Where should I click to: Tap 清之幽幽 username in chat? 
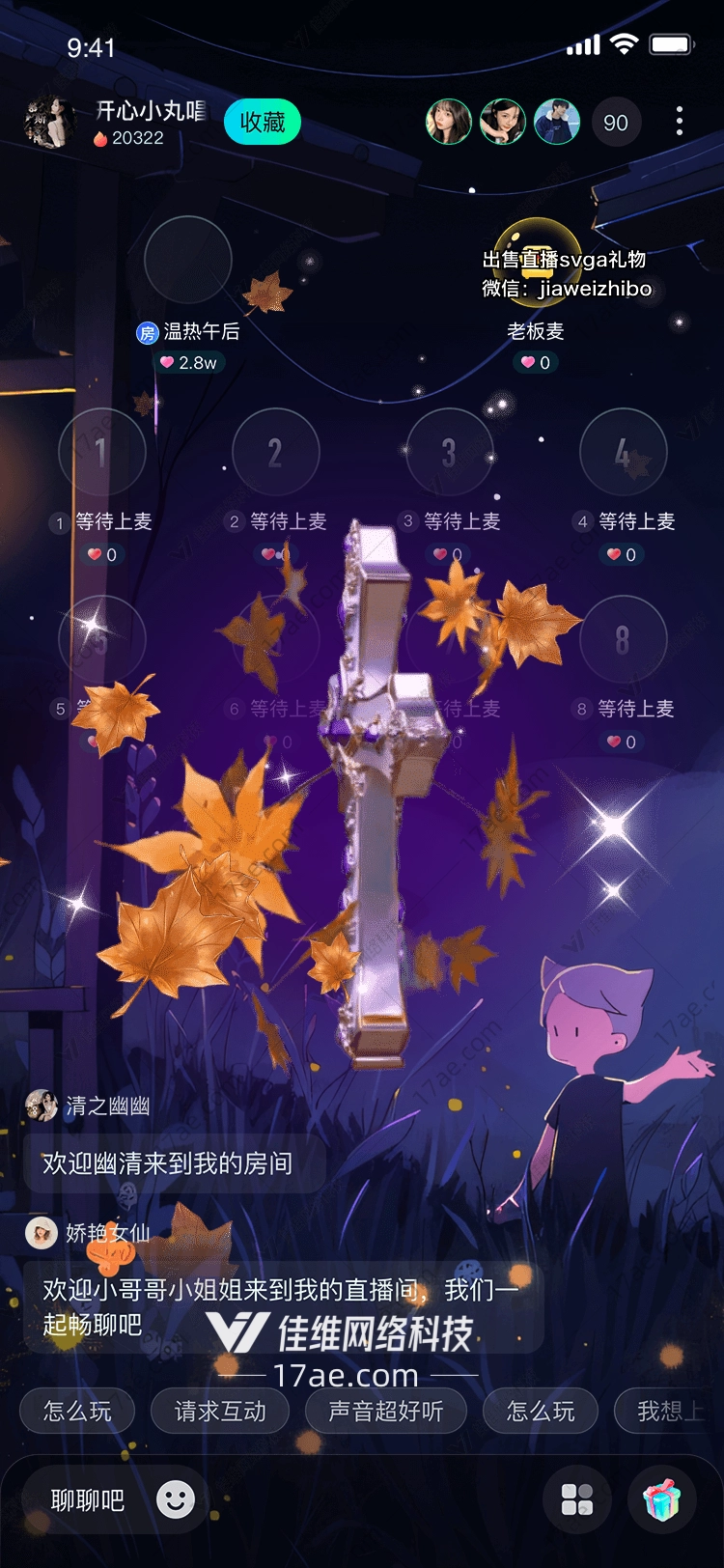(107, 1106)
